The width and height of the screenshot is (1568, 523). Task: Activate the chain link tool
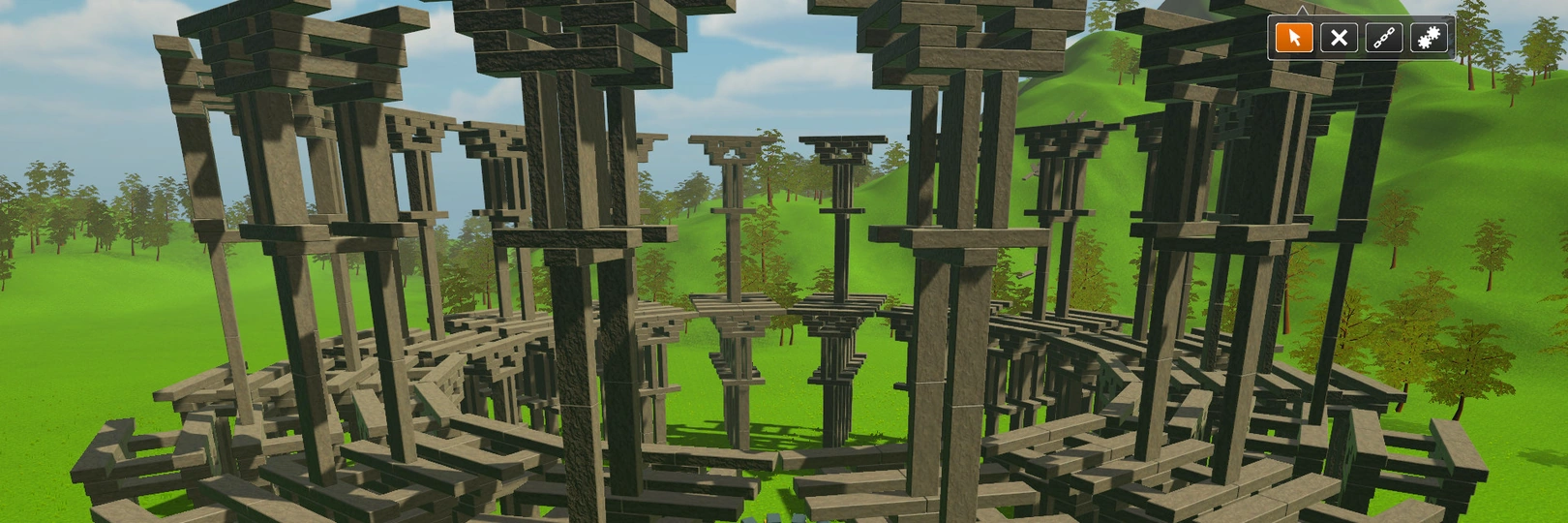coord(1384,38)
